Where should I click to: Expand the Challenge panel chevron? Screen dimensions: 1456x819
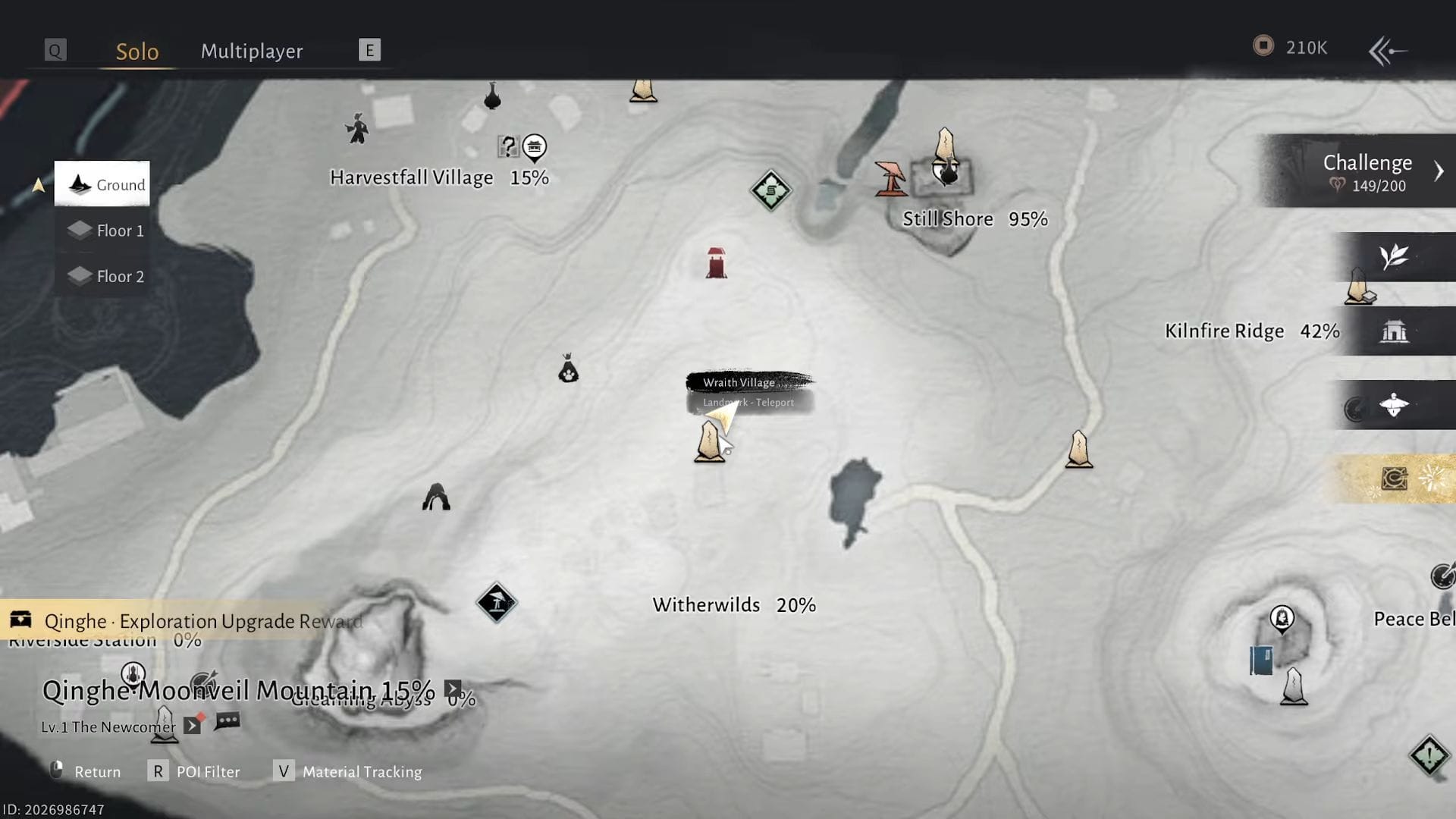1439,171
